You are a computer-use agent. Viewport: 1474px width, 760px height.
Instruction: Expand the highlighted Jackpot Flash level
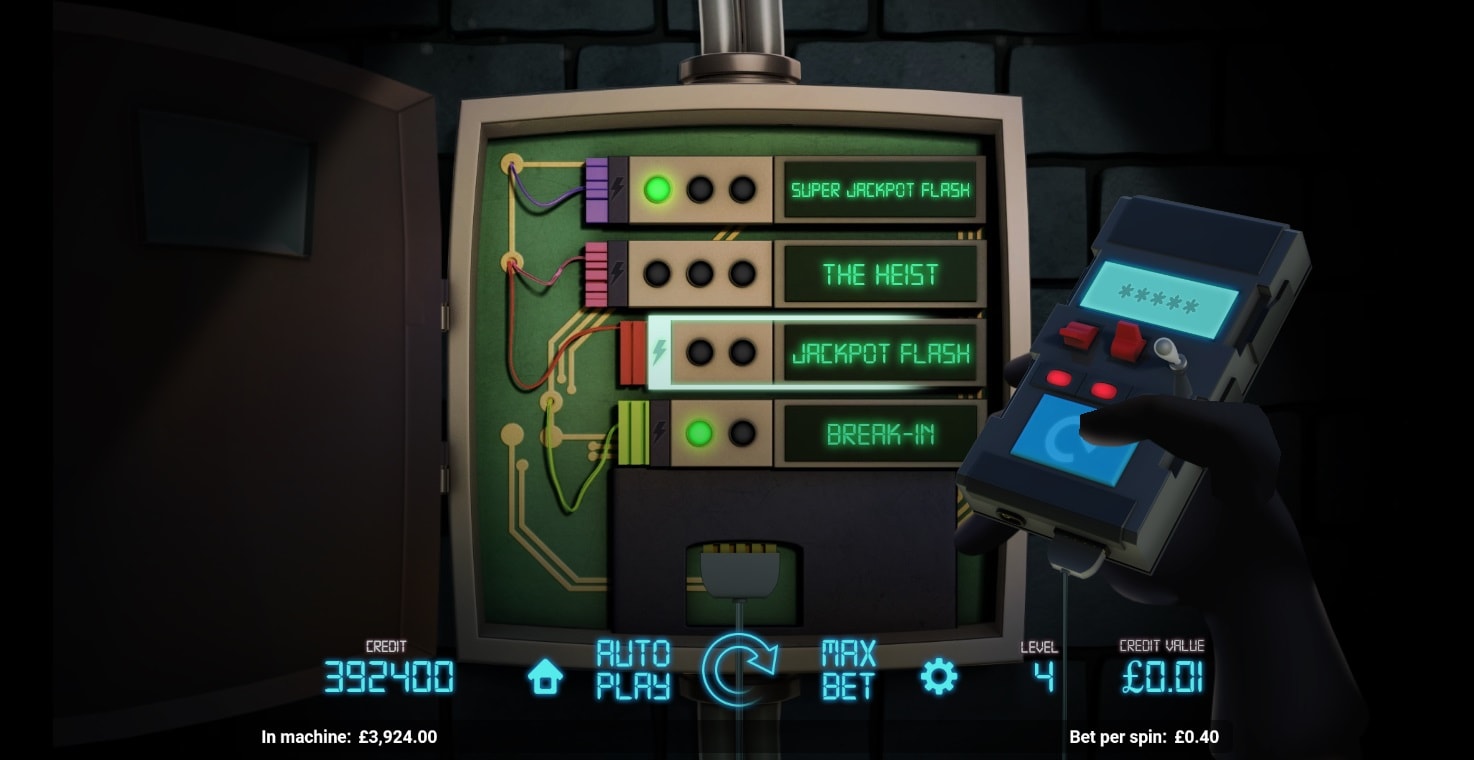click(880, 354)
